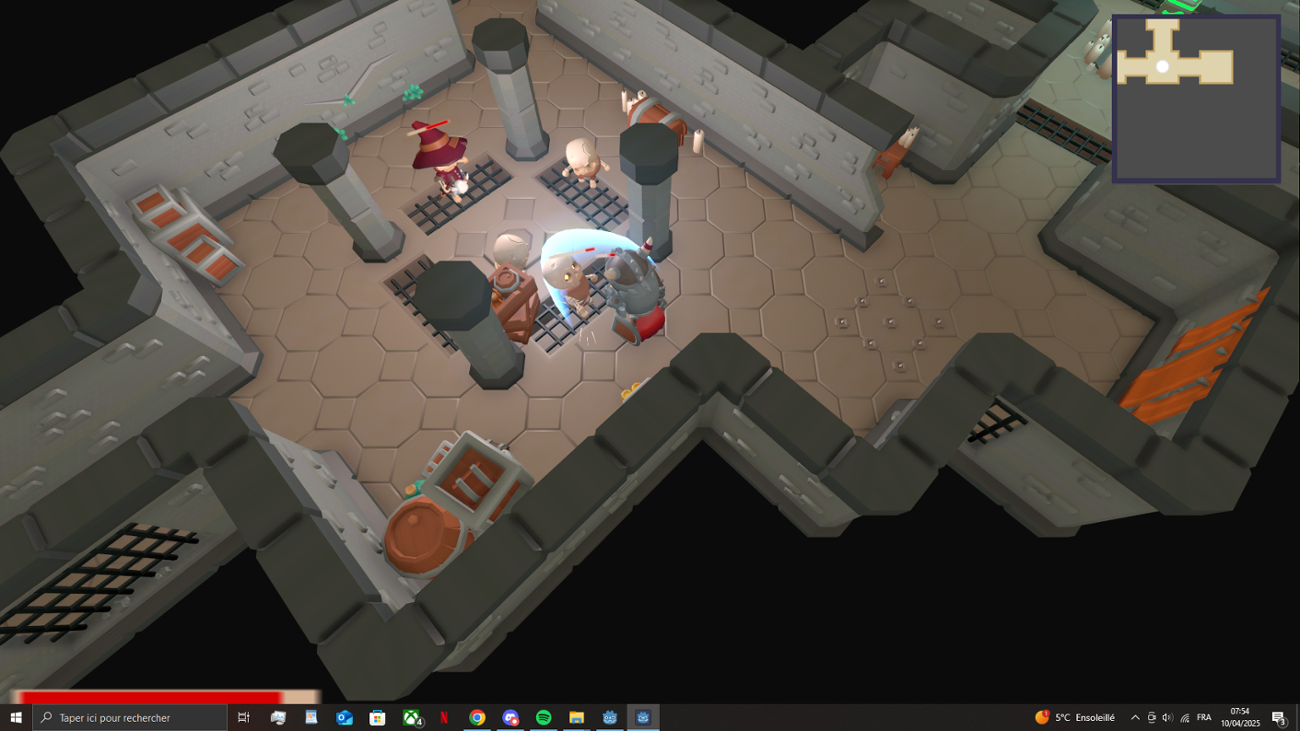
Task: Start Google Chrome
Action: pos(476,717)
